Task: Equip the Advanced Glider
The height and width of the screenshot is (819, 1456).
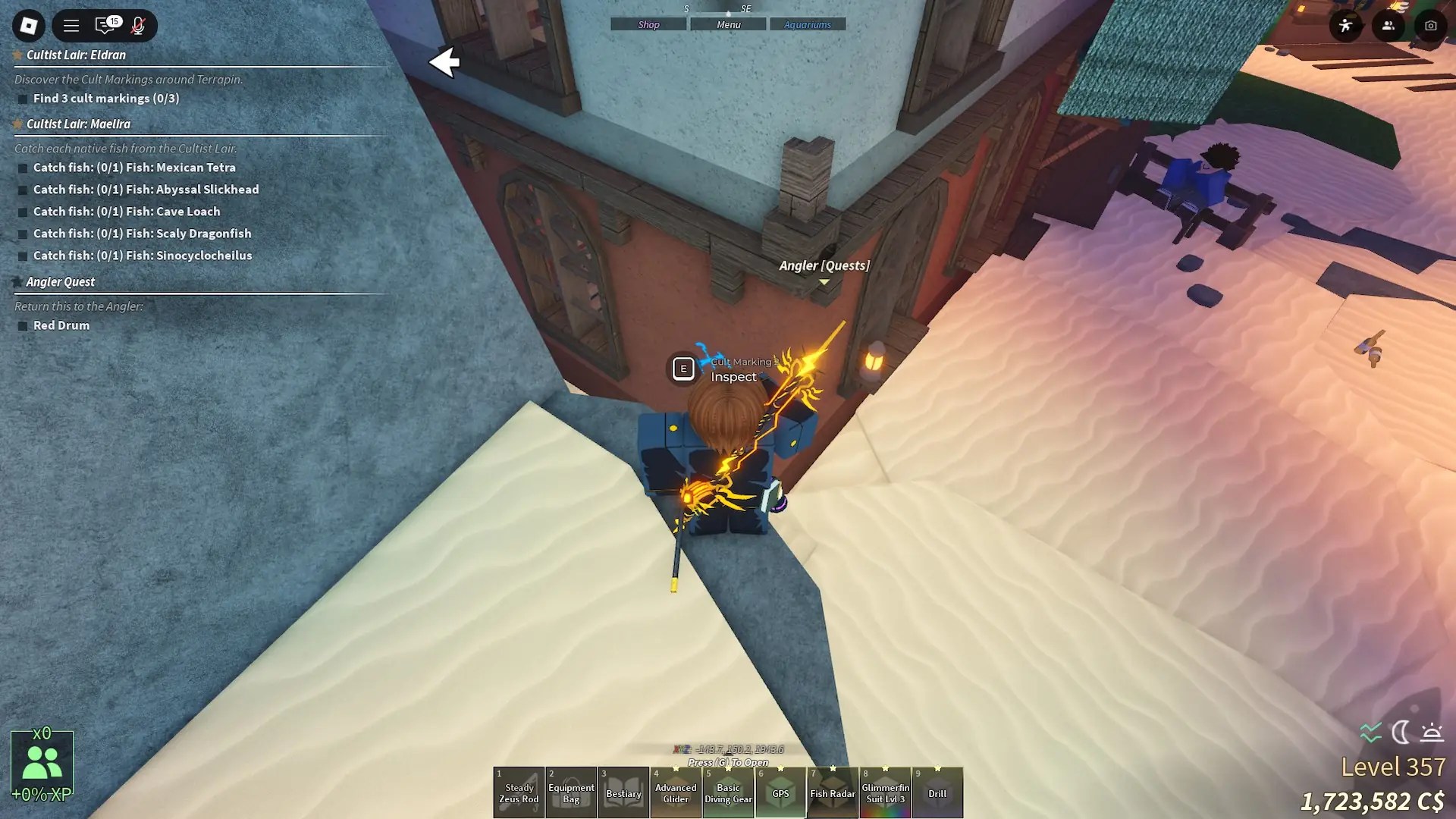Action: point(676,792)
